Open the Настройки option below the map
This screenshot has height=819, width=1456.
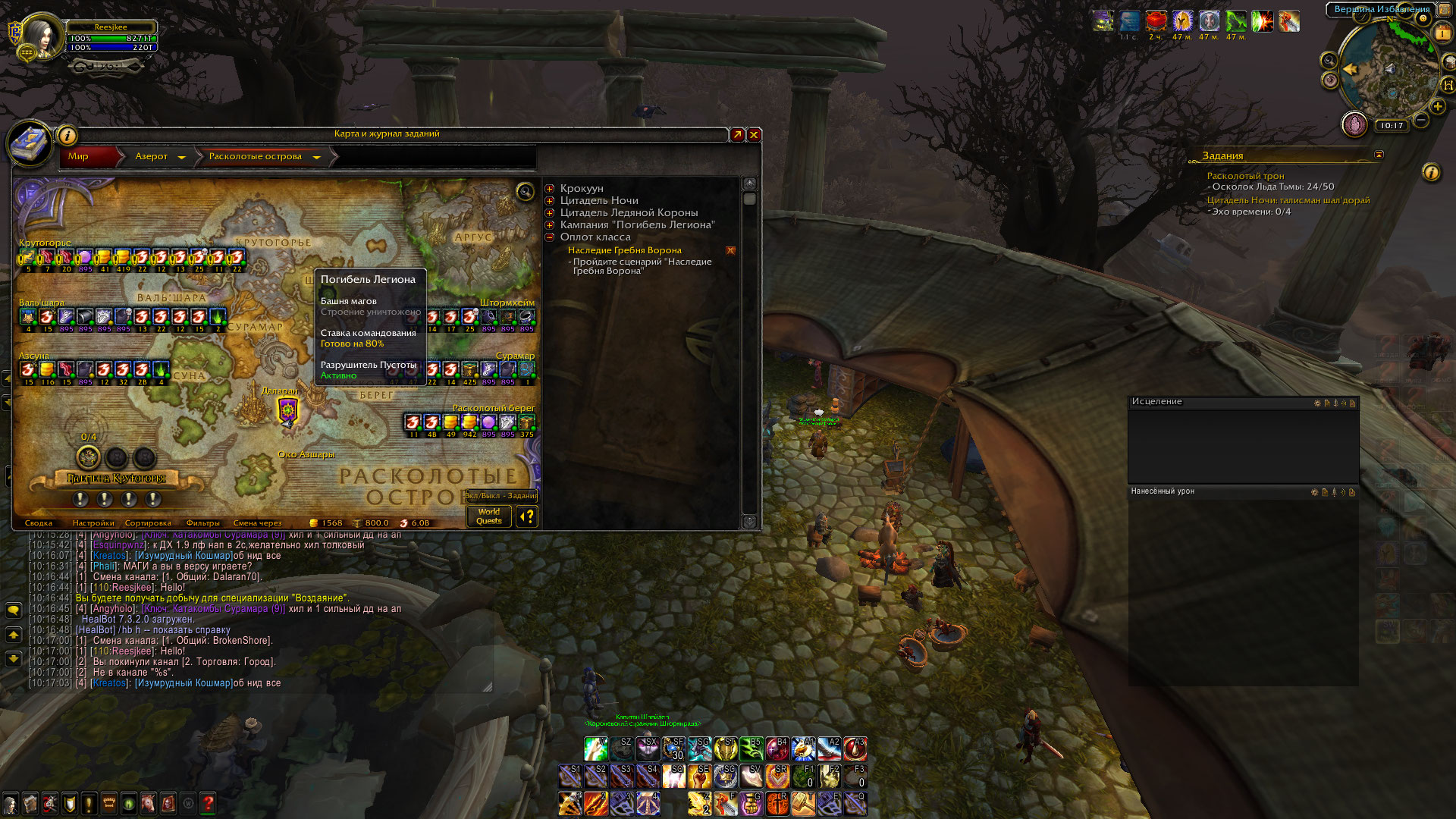(93, 523)
